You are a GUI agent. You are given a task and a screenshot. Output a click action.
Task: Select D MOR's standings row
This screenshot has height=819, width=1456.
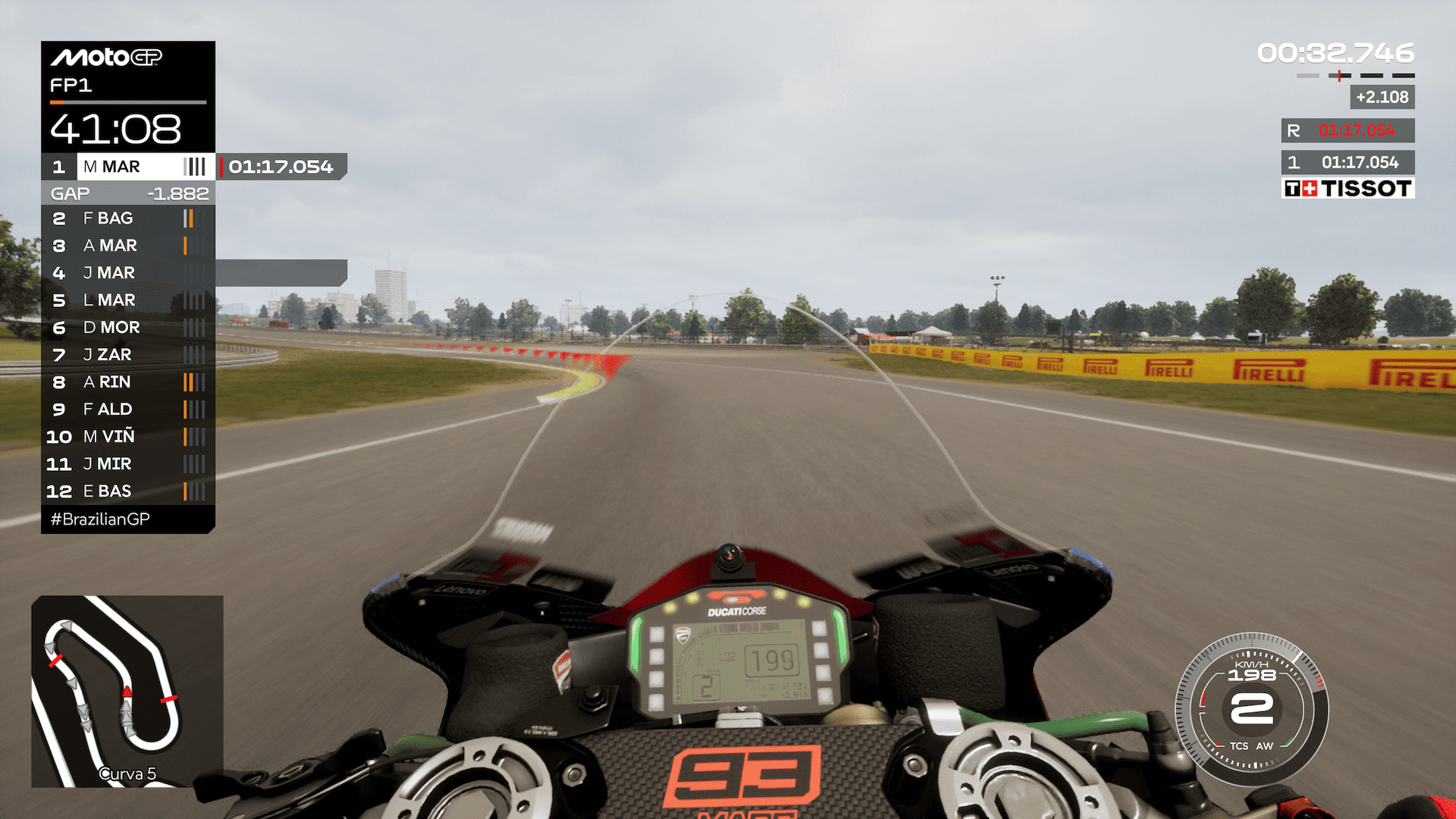pos(127,328)
